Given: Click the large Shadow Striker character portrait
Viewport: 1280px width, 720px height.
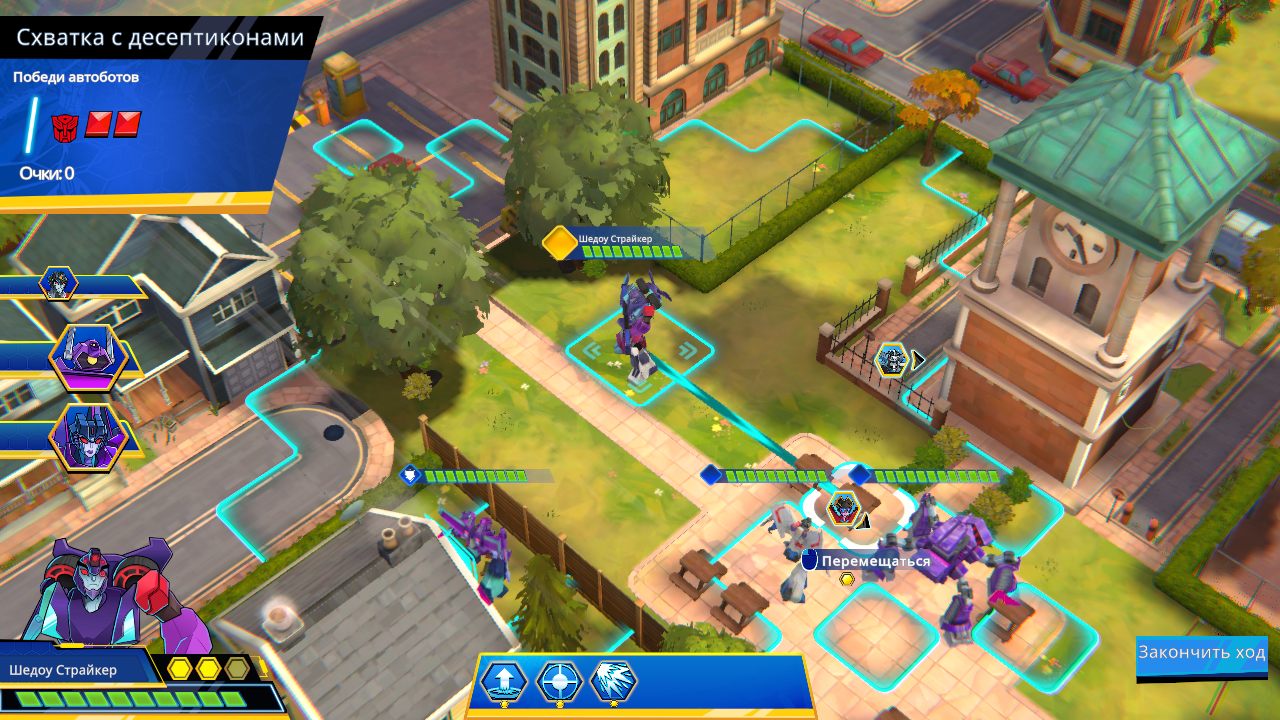Looking at the screenshot, I should coord(110,595).
